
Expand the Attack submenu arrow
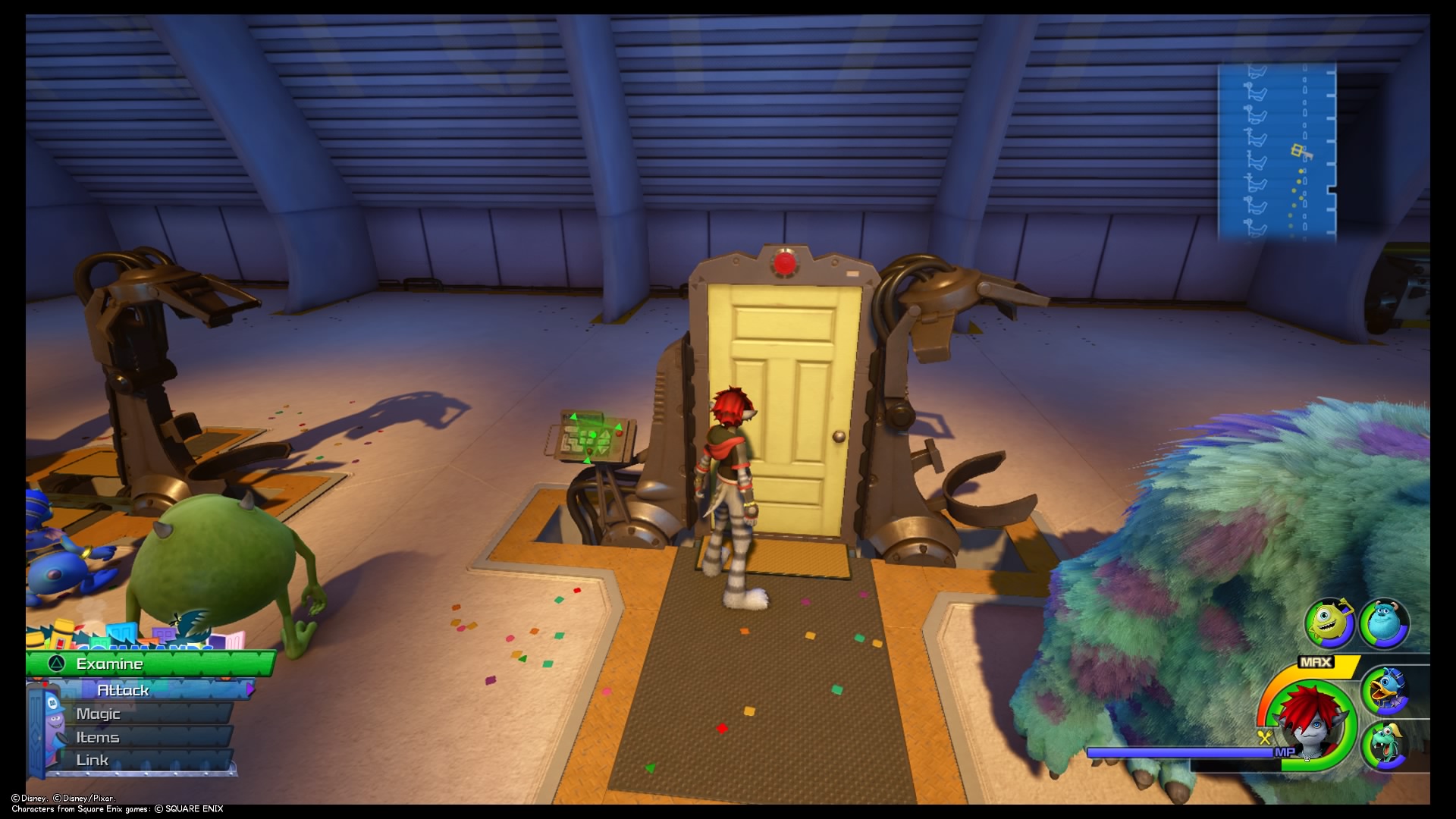tap(251, 690)
